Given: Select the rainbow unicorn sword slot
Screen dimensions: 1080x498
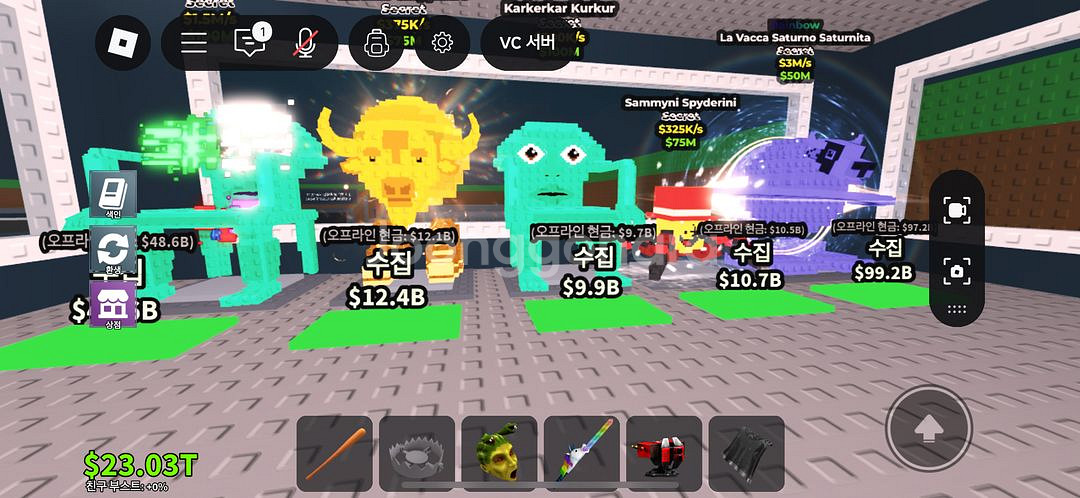Looking at the screenshot, I should (582, 454).
